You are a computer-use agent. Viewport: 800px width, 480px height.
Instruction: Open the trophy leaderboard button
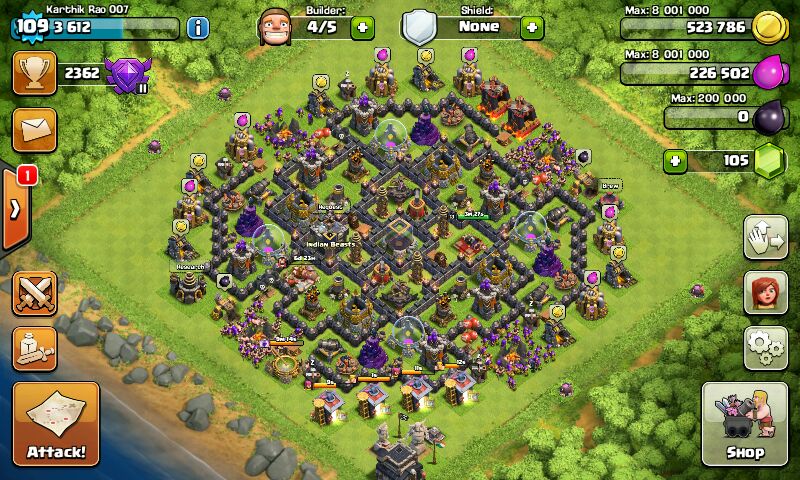tap(34, 74)
